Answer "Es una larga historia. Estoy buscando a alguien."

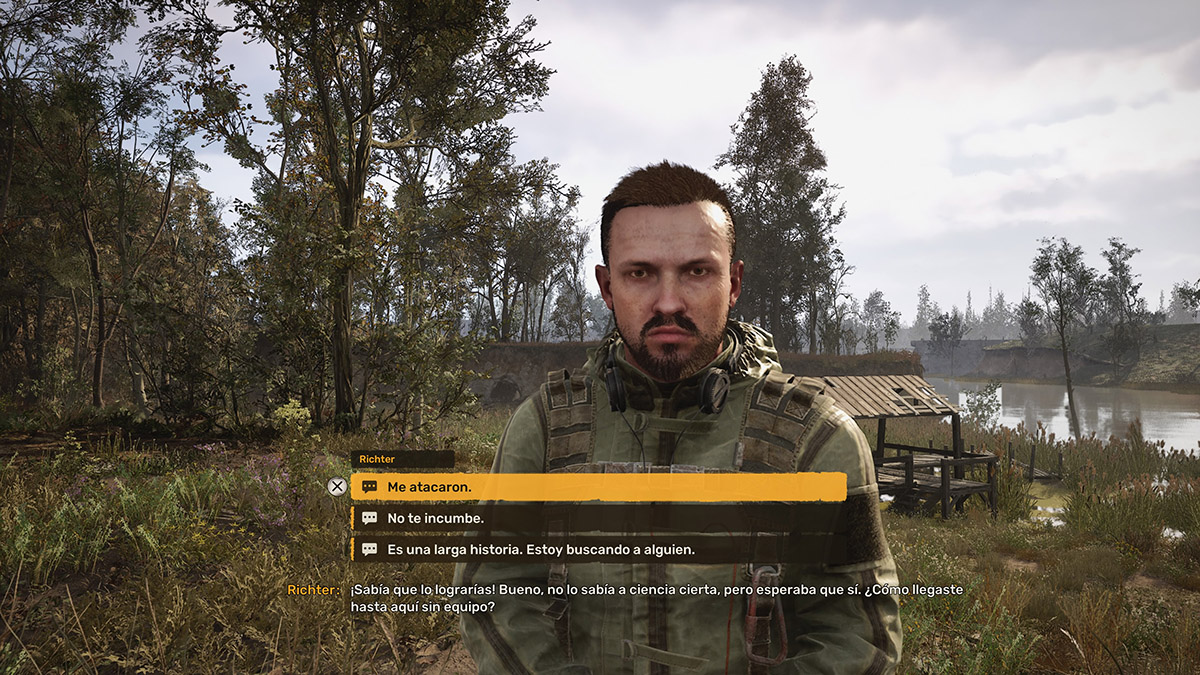coord(598,549)
